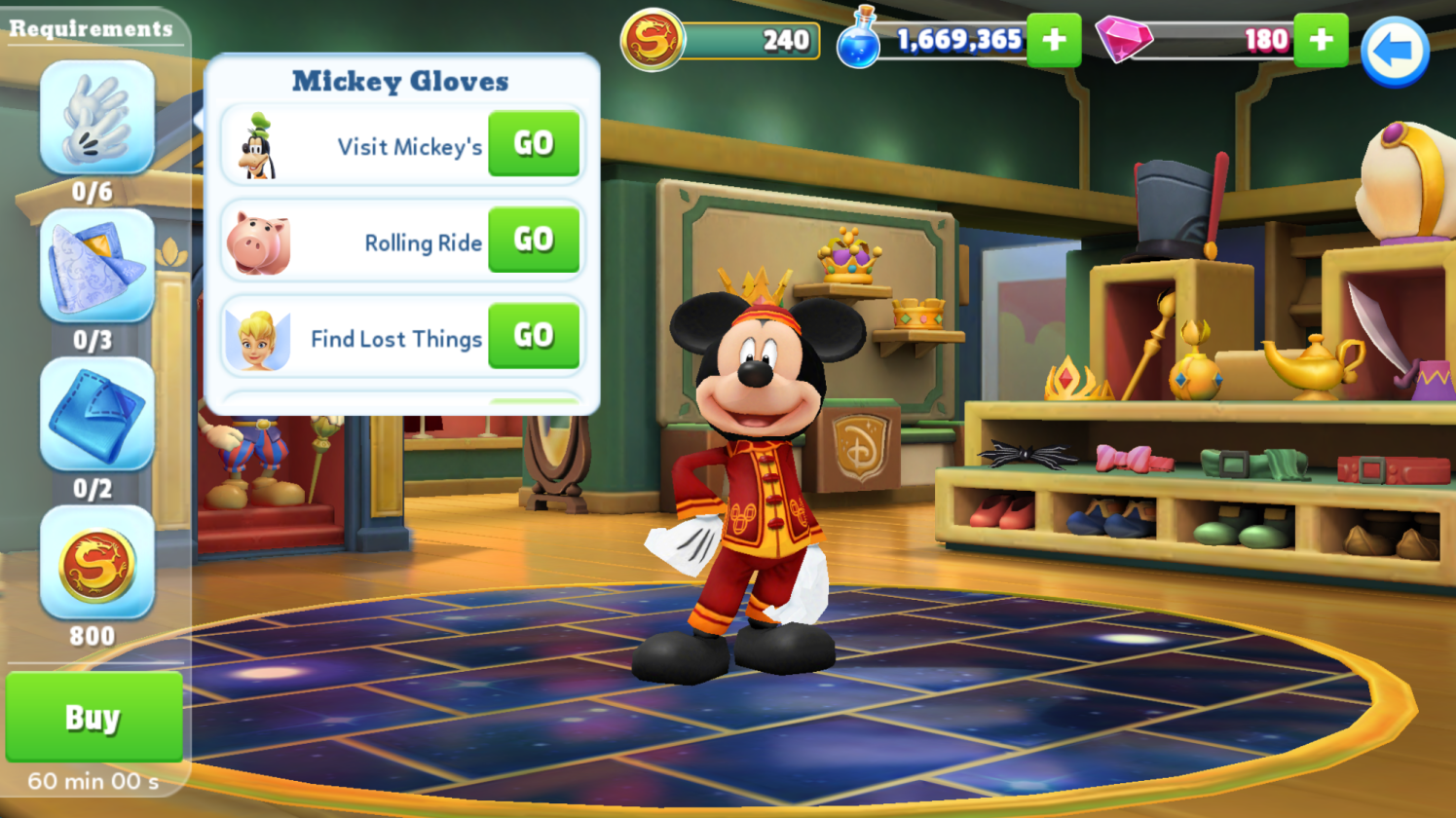Viewport: 1456px width, 818px height.
Task: Launch the Find Lost Things activity
Action: coord(534,336)
